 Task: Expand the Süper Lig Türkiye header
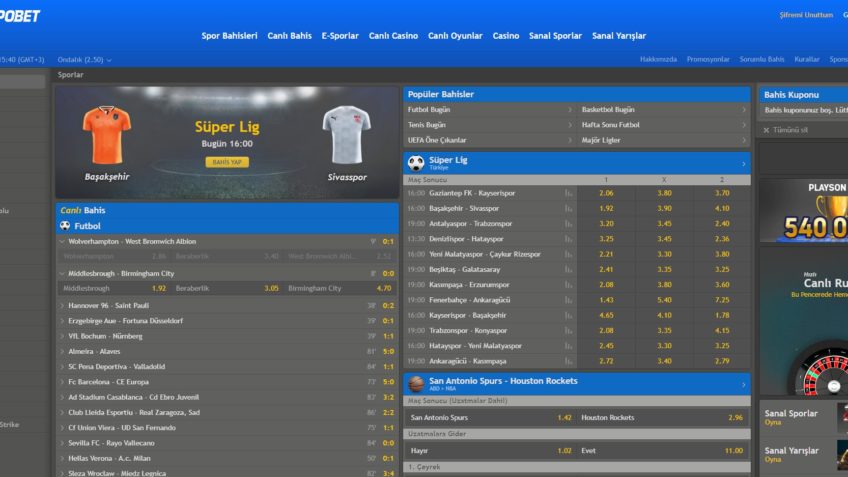[576, 163]
